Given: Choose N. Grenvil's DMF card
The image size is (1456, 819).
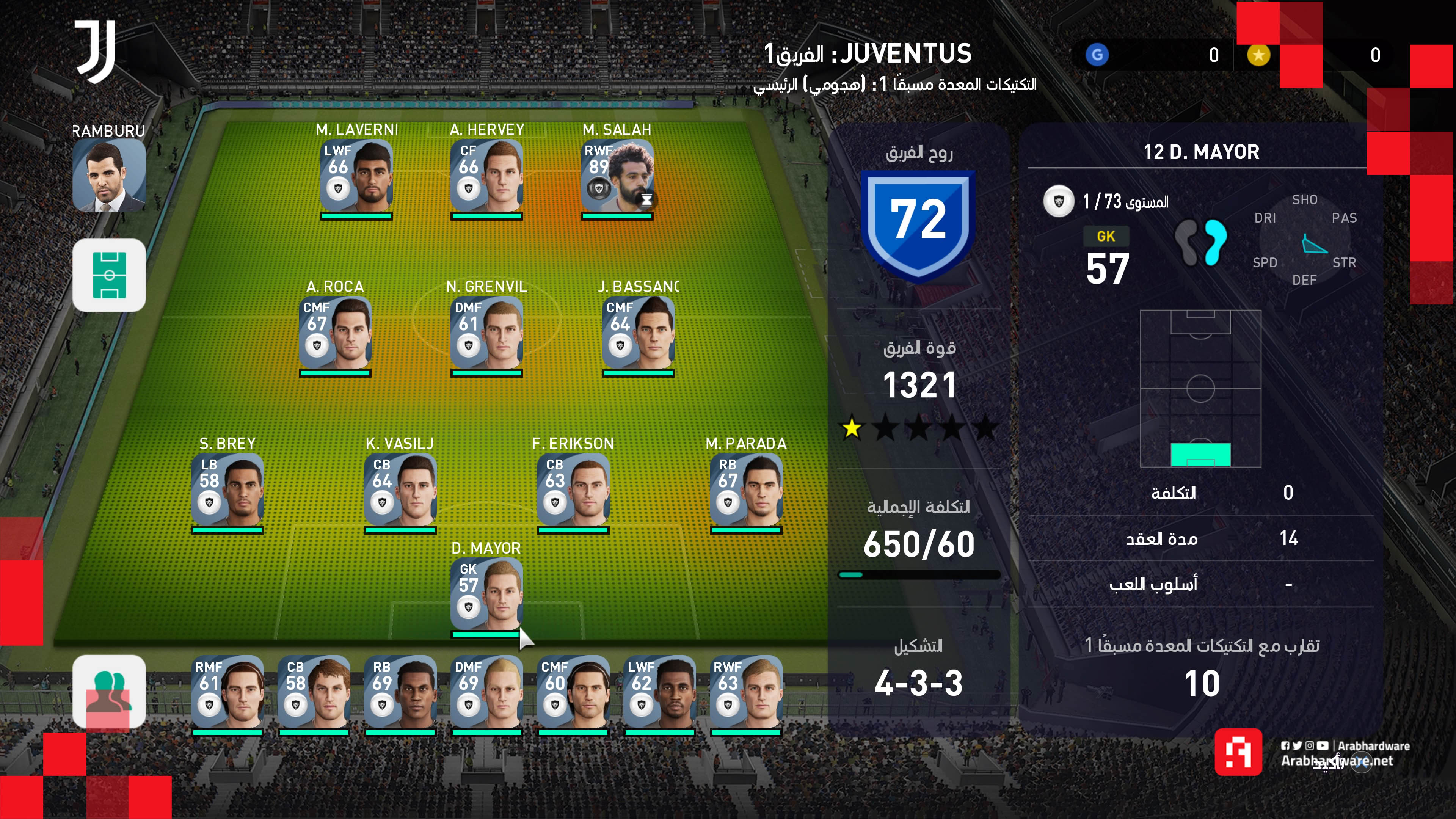Looking at the screenshot, I should (486, 334).
